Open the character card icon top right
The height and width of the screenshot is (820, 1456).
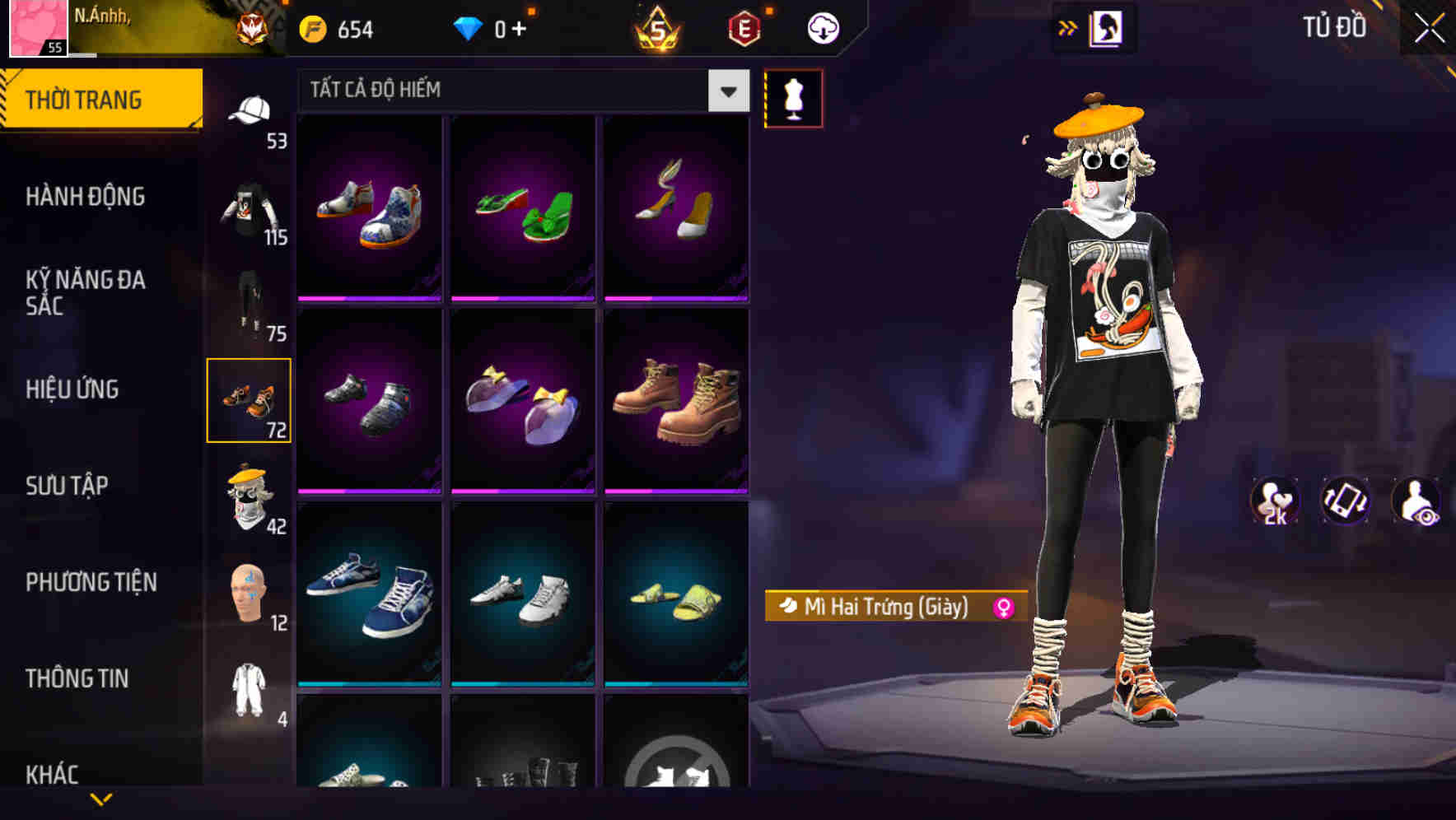pyautogui.click(x=1108, y=27)
